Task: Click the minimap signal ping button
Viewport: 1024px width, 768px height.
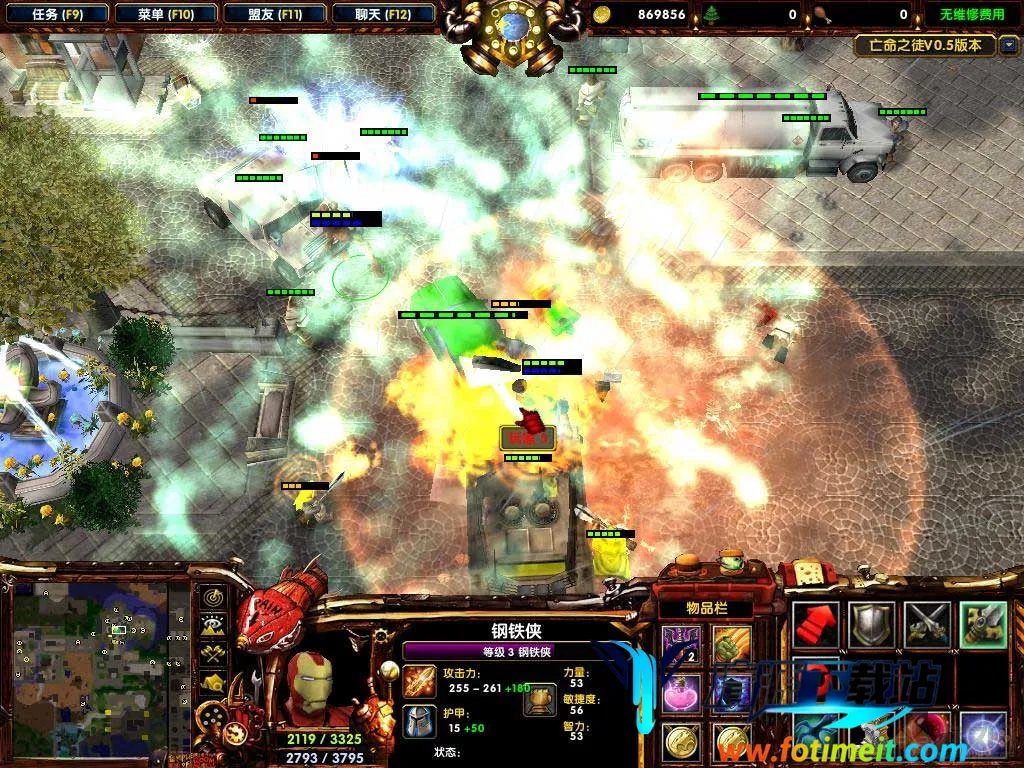Action: [213, 599]
